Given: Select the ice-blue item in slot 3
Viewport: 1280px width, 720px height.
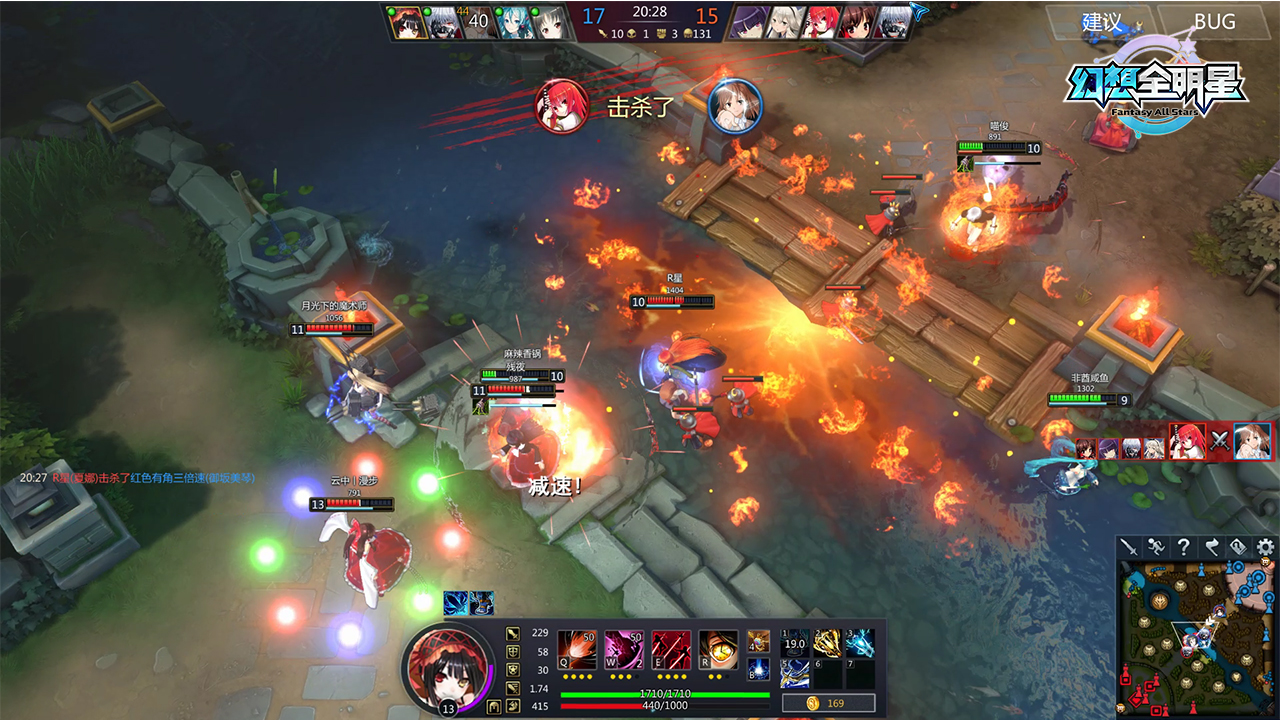Looking at the screenshot, I should pyautogui.click(x=860, y=643).
